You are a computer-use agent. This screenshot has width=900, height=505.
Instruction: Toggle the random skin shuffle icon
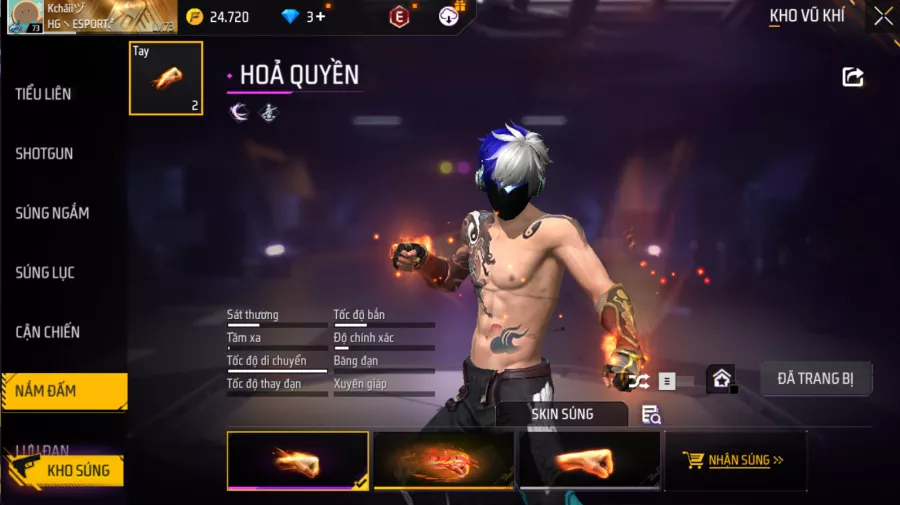pos(638,381)
